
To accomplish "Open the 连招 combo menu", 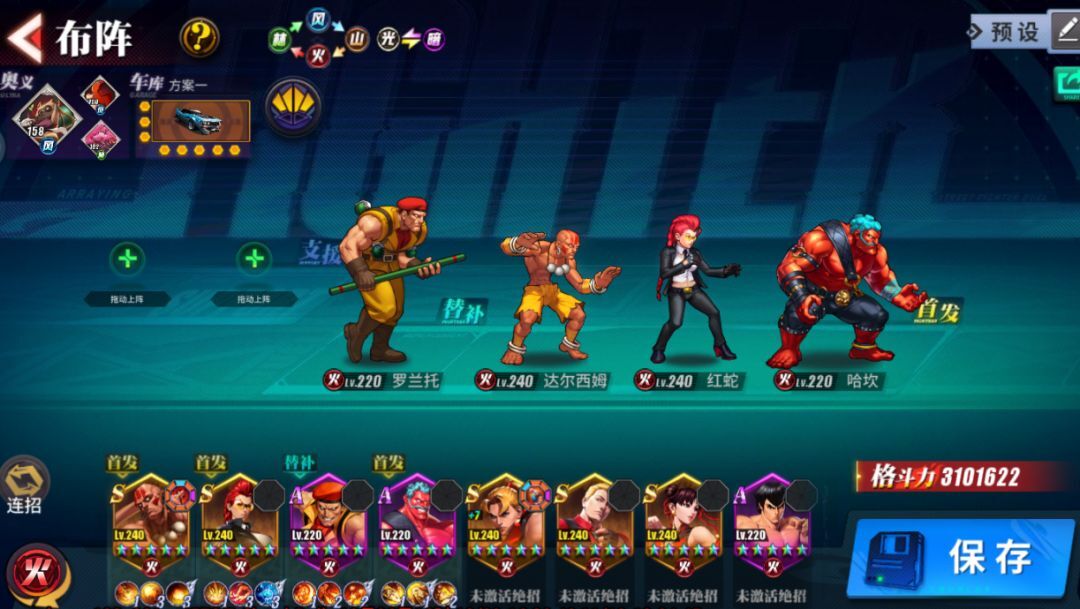I will click(24, 485).
